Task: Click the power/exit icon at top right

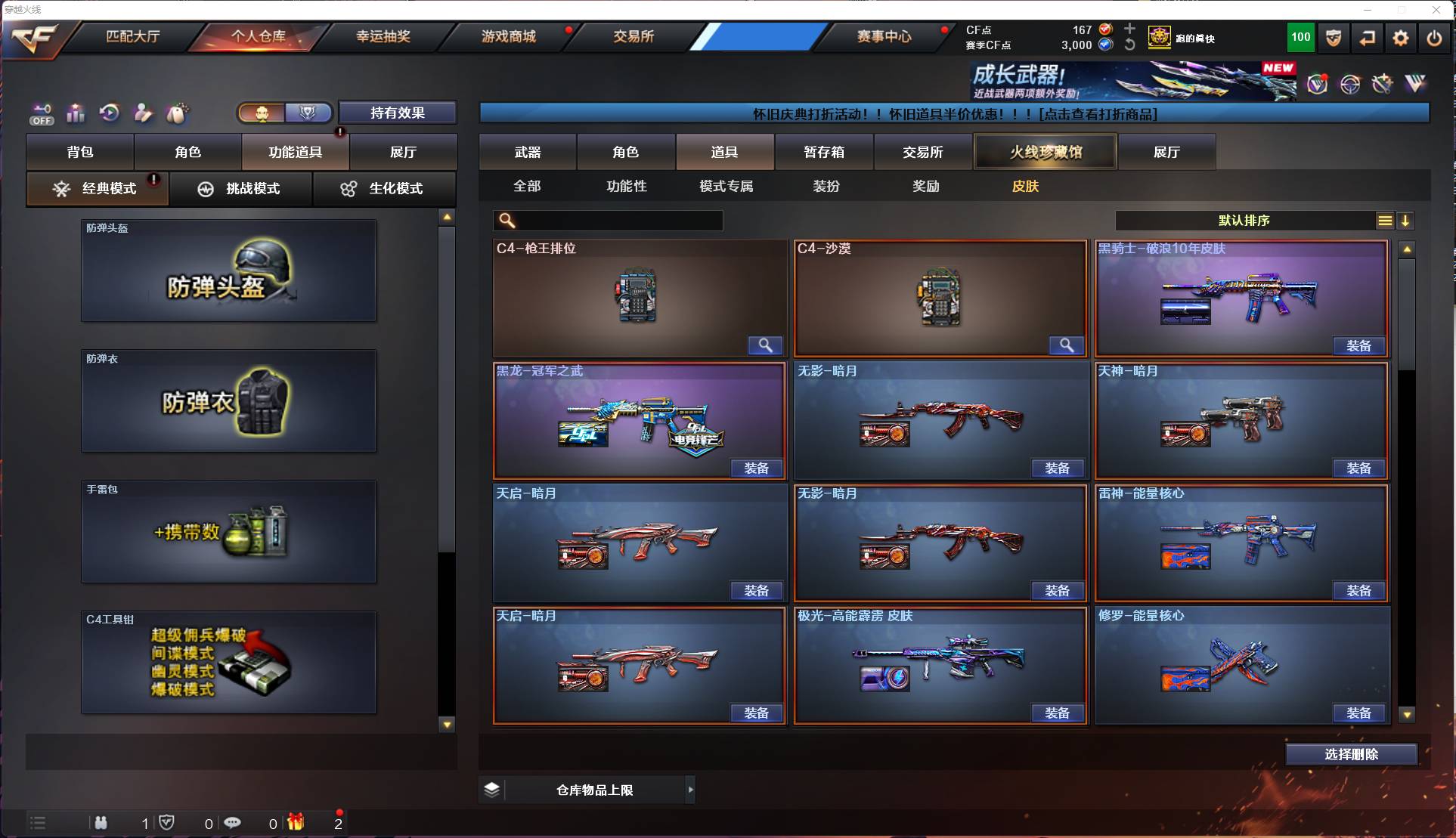Action: point(1434,38)
